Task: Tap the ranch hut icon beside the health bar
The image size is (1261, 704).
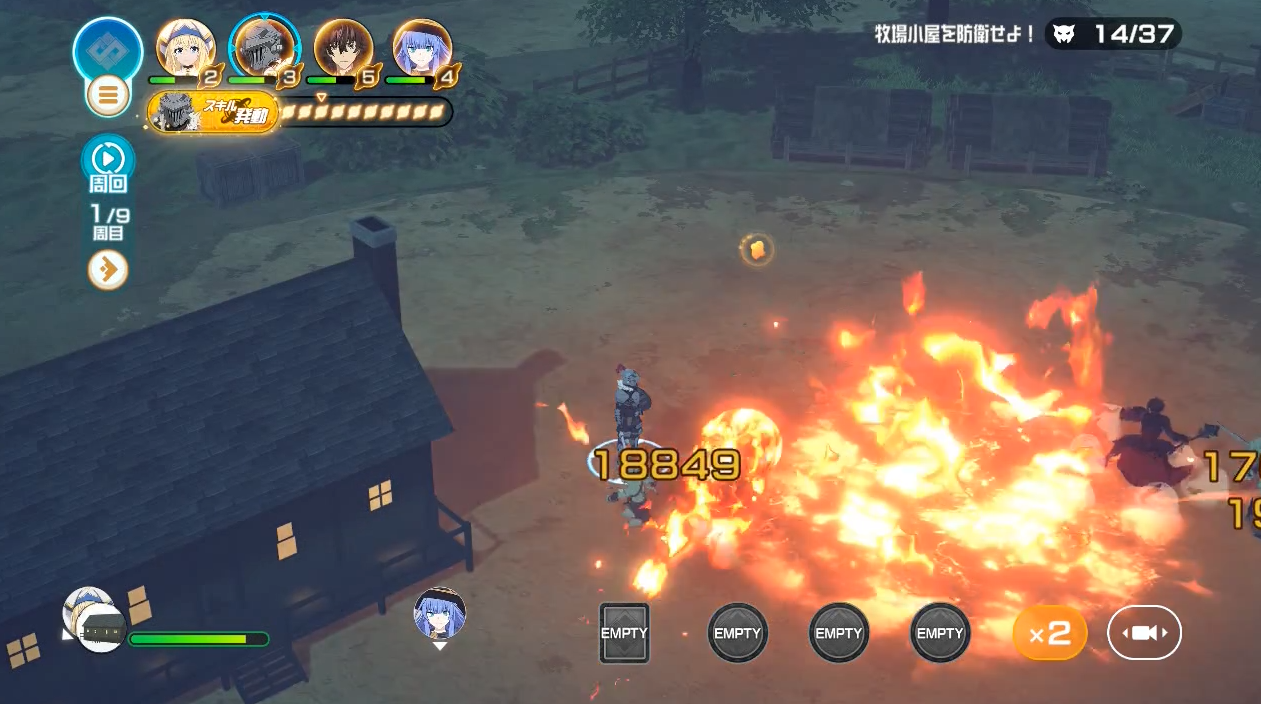Action: point(102,628)
